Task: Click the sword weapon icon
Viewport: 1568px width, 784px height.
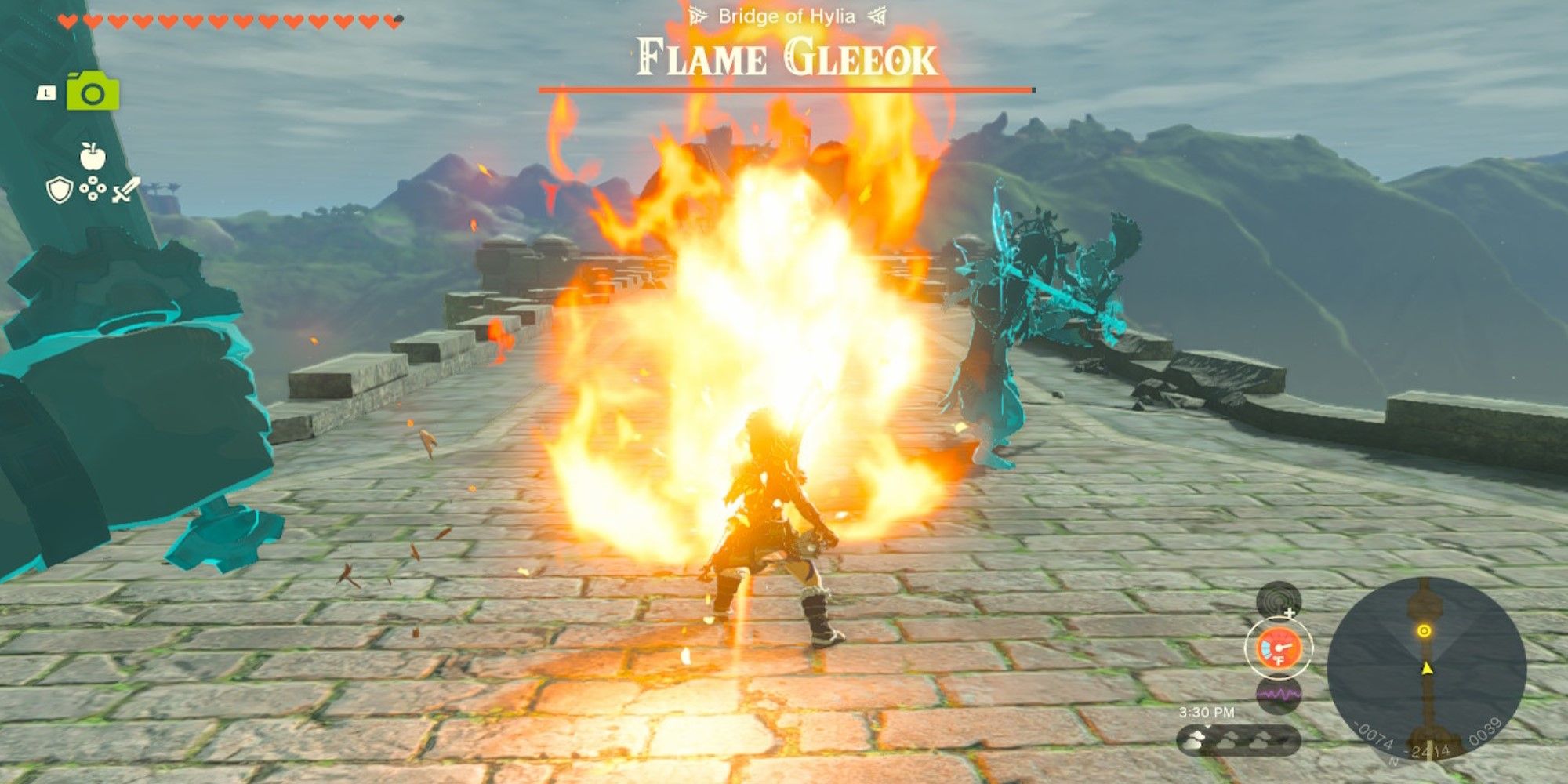Action: tap(125, 190)
